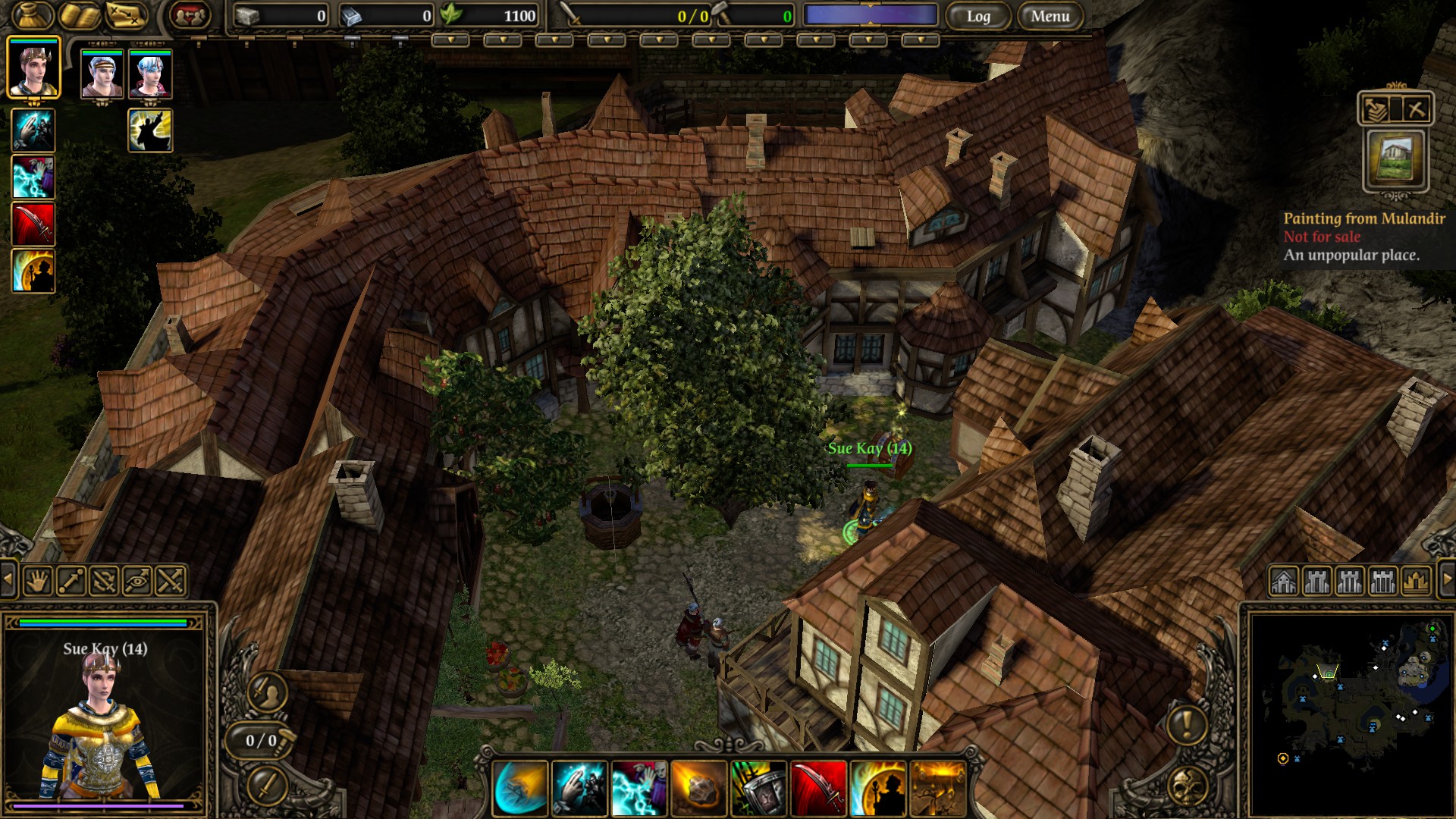This screenshot has height=819, width=1456.
Task: Cast the blue comet spell
Action: tap(520, 789)
